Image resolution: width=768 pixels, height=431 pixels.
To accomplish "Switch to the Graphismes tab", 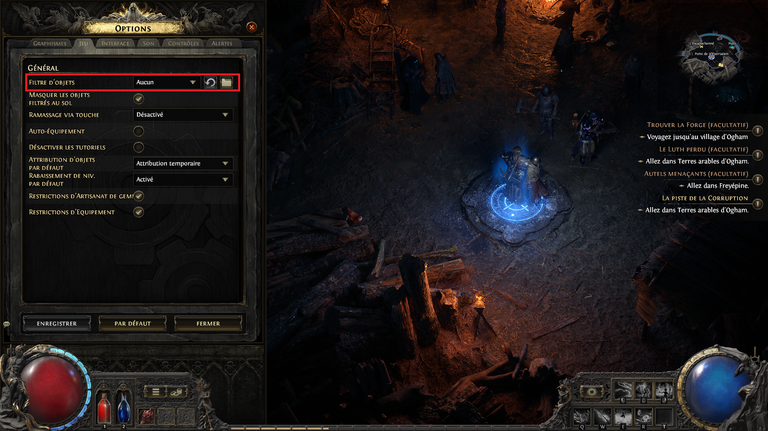I will [x=49, y=44].
